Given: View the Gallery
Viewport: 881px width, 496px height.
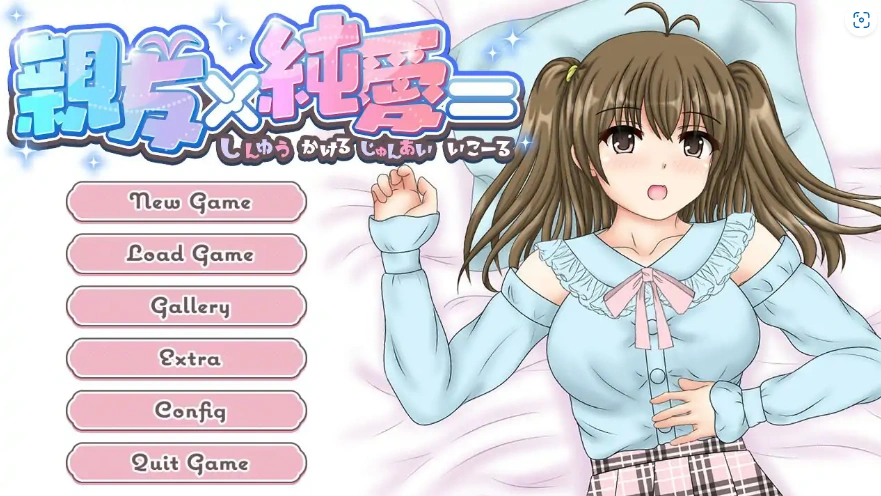Looking at the screenshot, I should (x=187, y=306).
